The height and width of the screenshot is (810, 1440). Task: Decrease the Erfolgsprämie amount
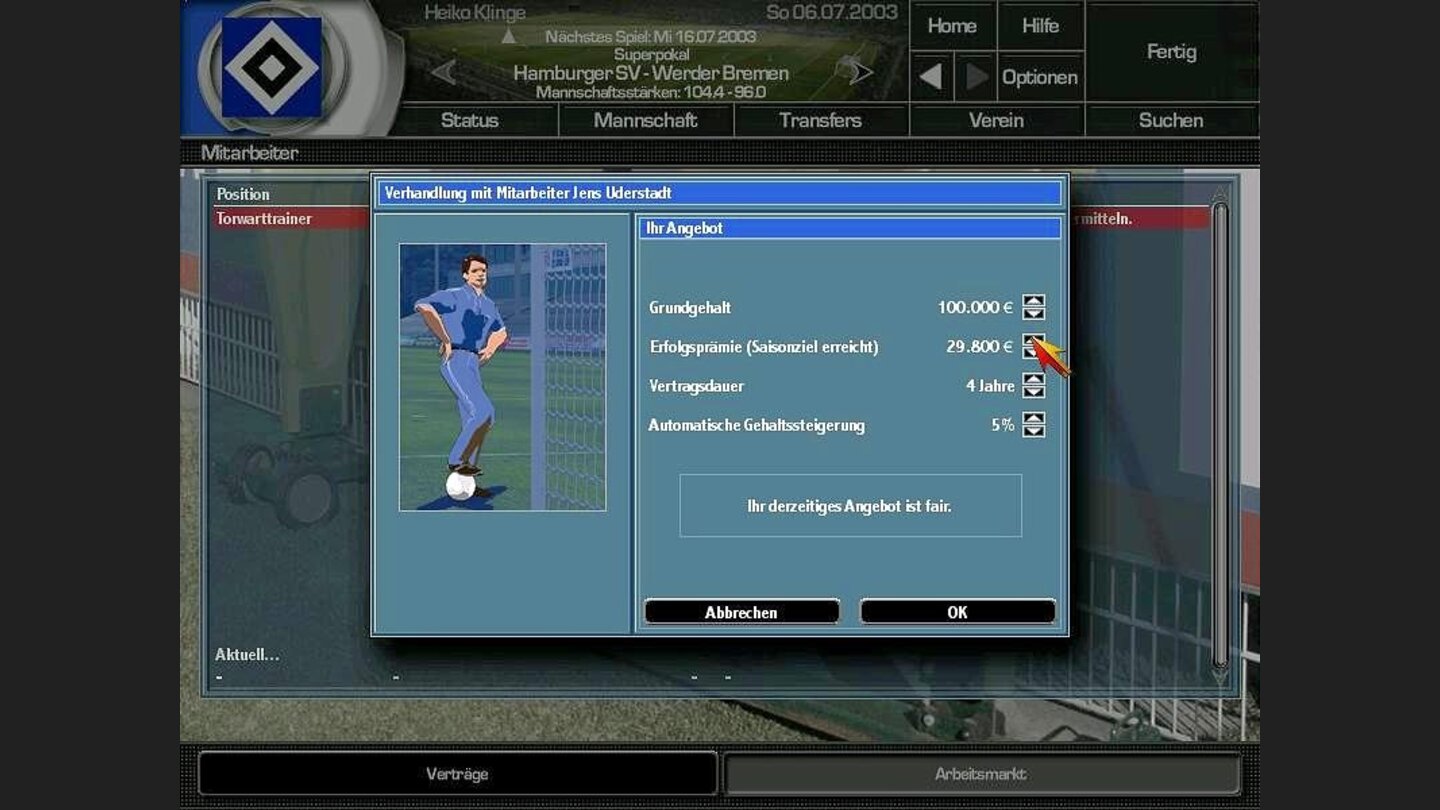(x=1033, y=352)
